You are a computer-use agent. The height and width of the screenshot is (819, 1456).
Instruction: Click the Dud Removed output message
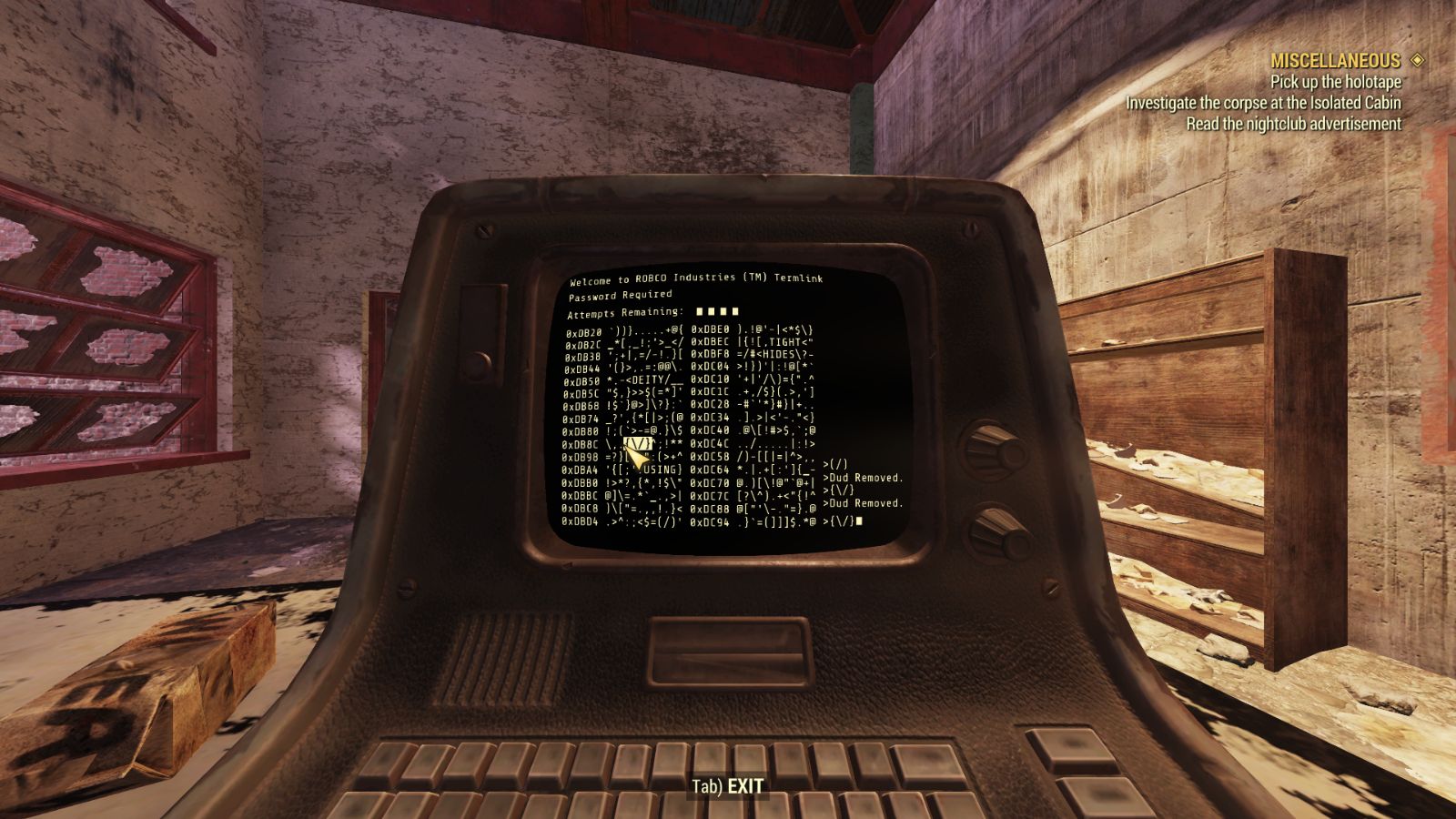click(862, 478)
